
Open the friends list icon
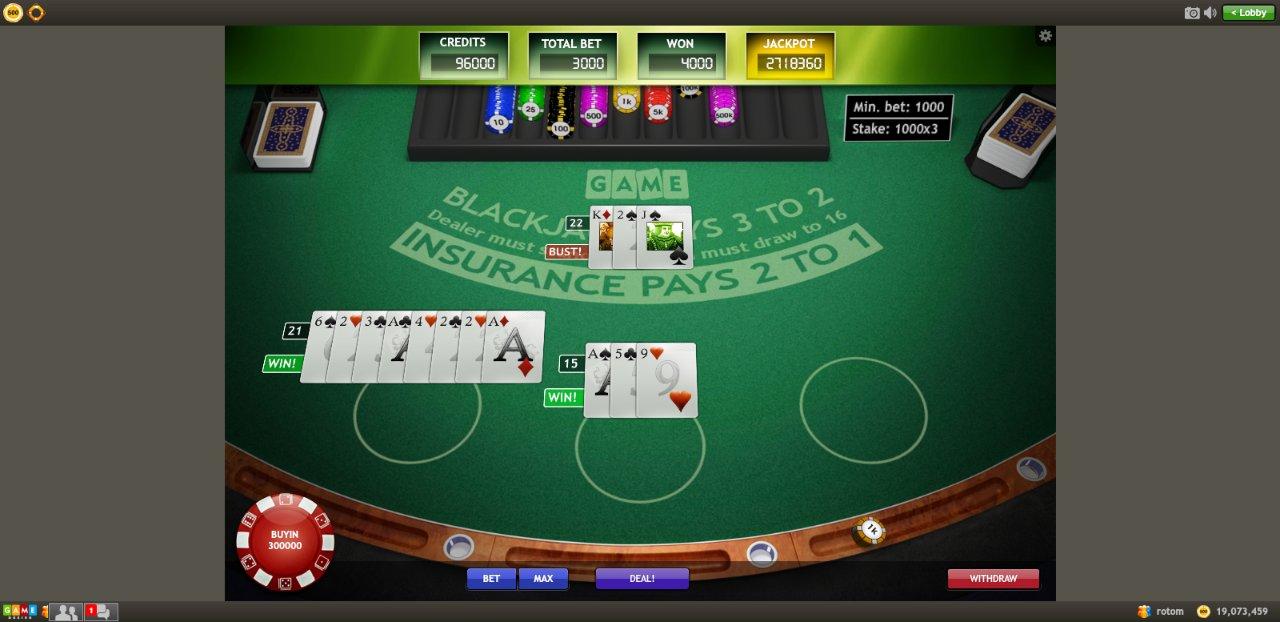[x=66, y=611]
